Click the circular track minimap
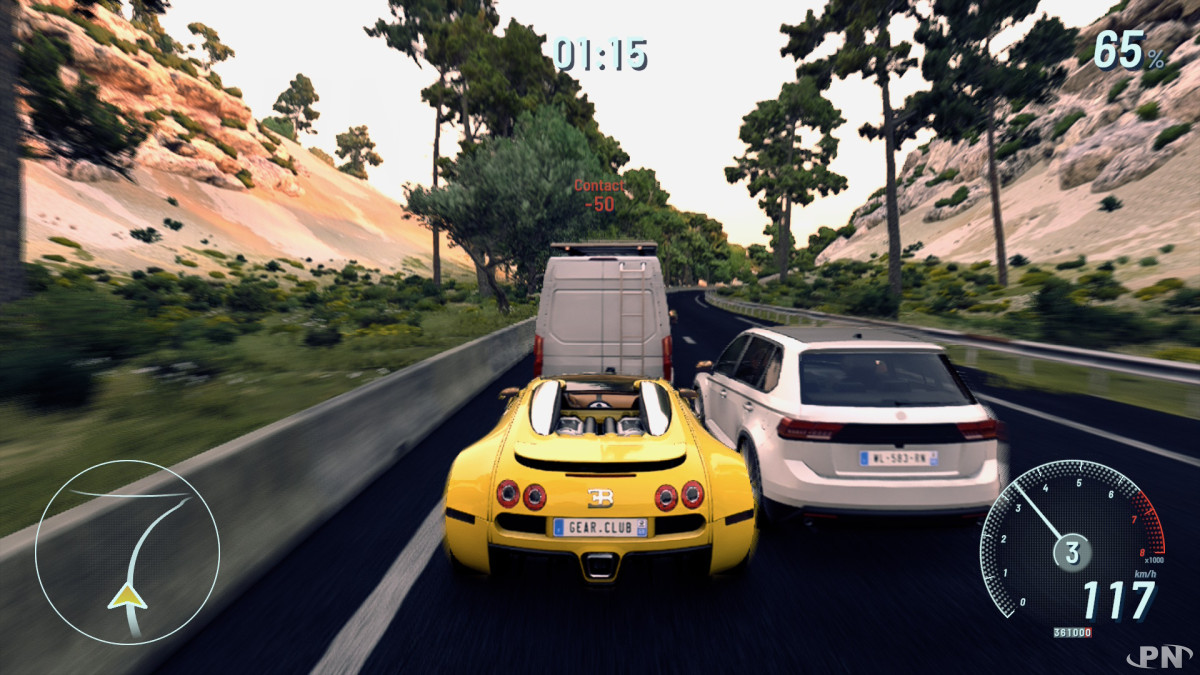This screenshot has height=675, width=1200. [x=127, y=551]
